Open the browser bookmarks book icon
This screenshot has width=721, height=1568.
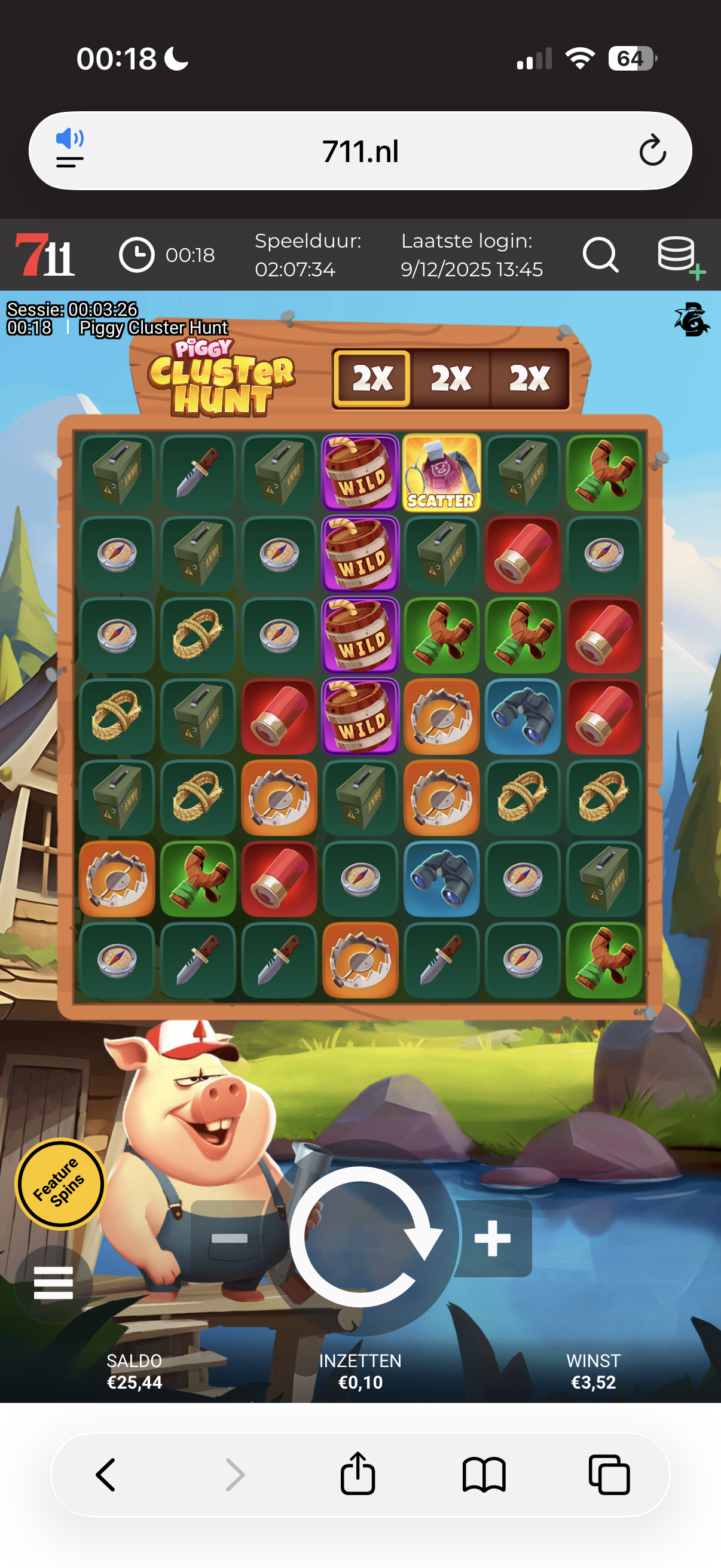click(x=484, y=1474)
